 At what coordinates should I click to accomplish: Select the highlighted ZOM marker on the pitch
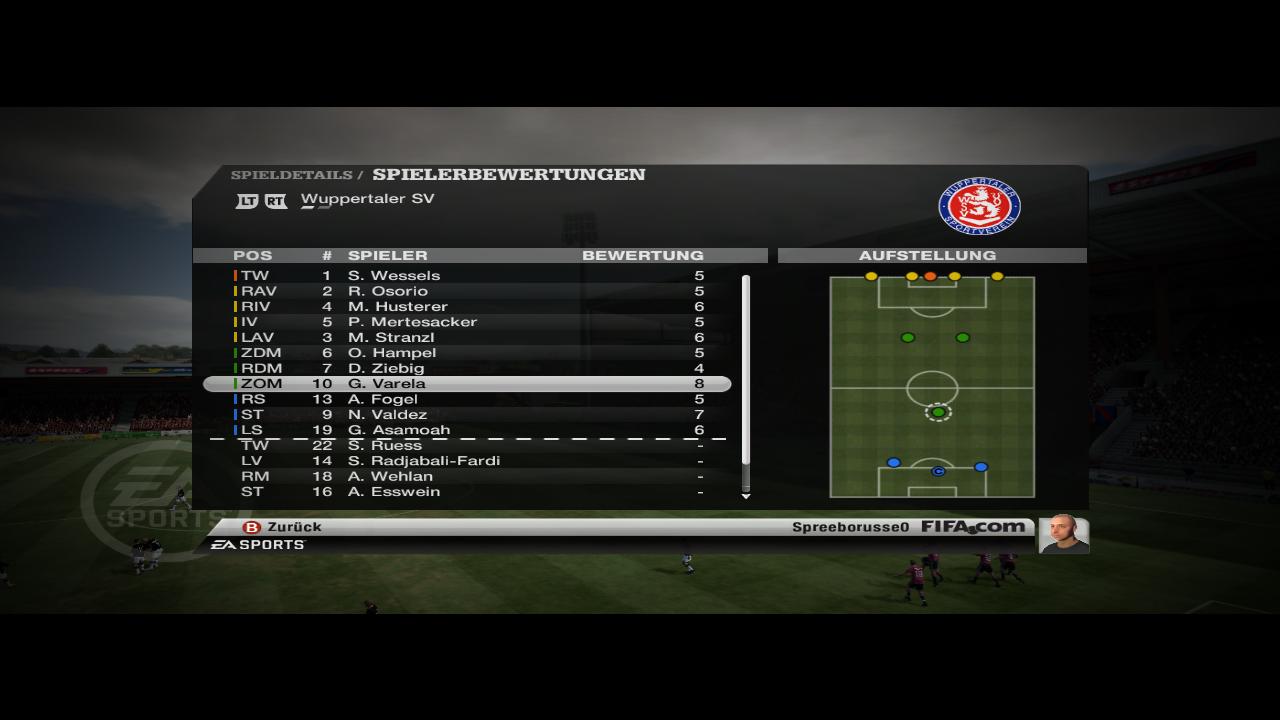coord(938,412)
